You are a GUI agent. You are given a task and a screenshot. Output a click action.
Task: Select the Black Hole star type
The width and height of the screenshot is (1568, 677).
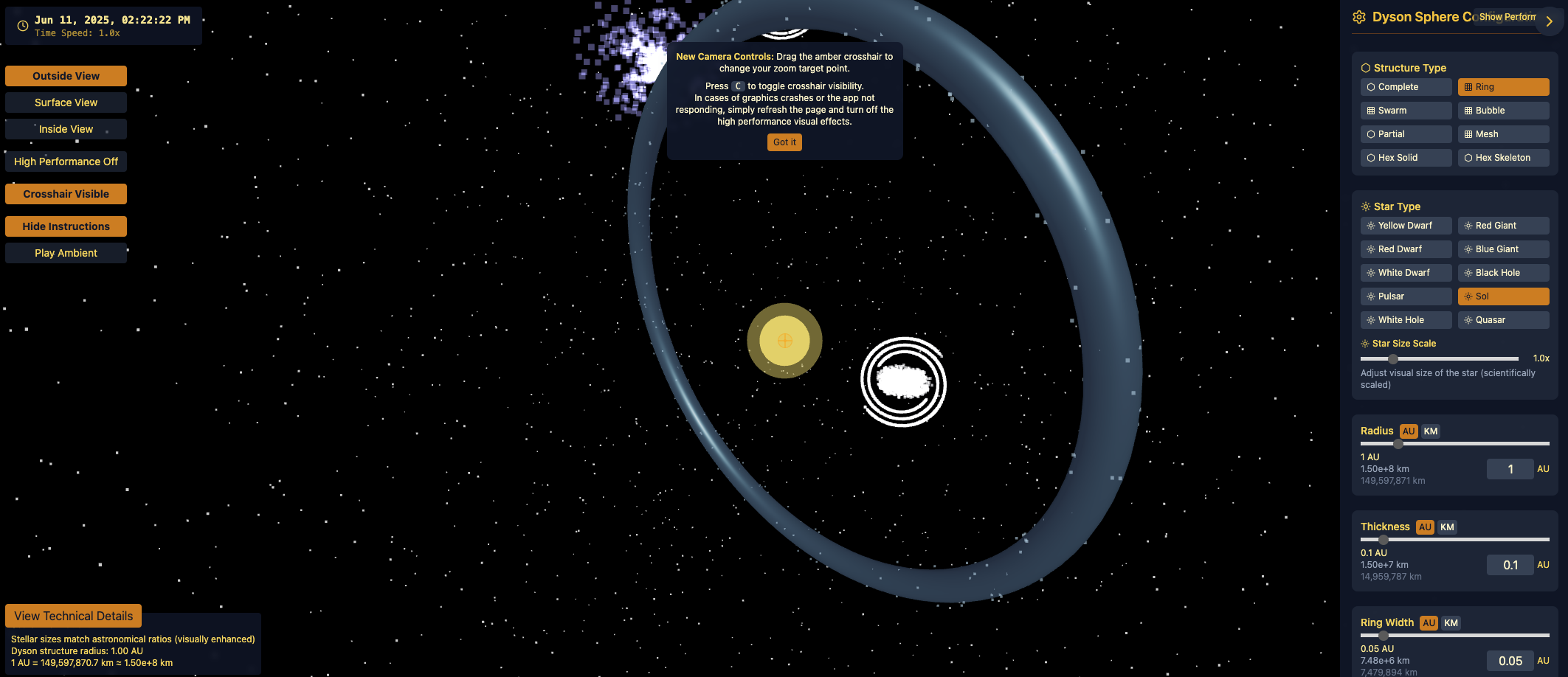coord(1503,272)
